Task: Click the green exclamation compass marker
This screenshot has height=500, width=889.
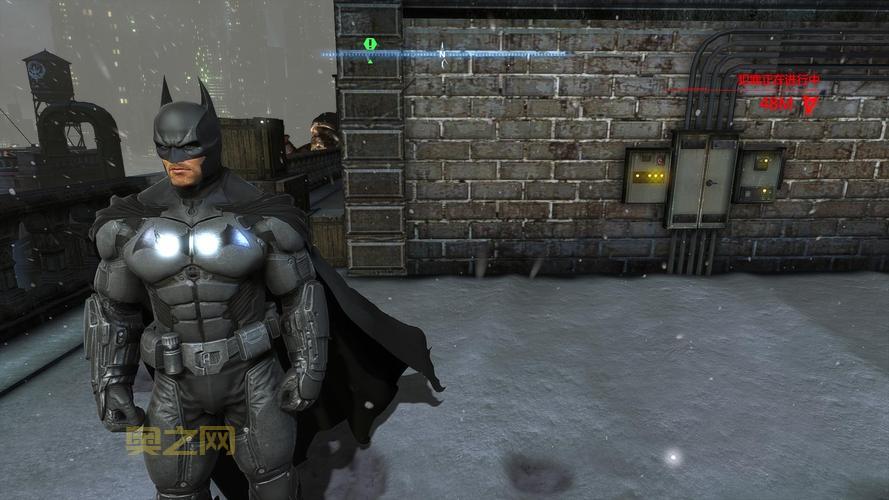Action: [370, 46]
